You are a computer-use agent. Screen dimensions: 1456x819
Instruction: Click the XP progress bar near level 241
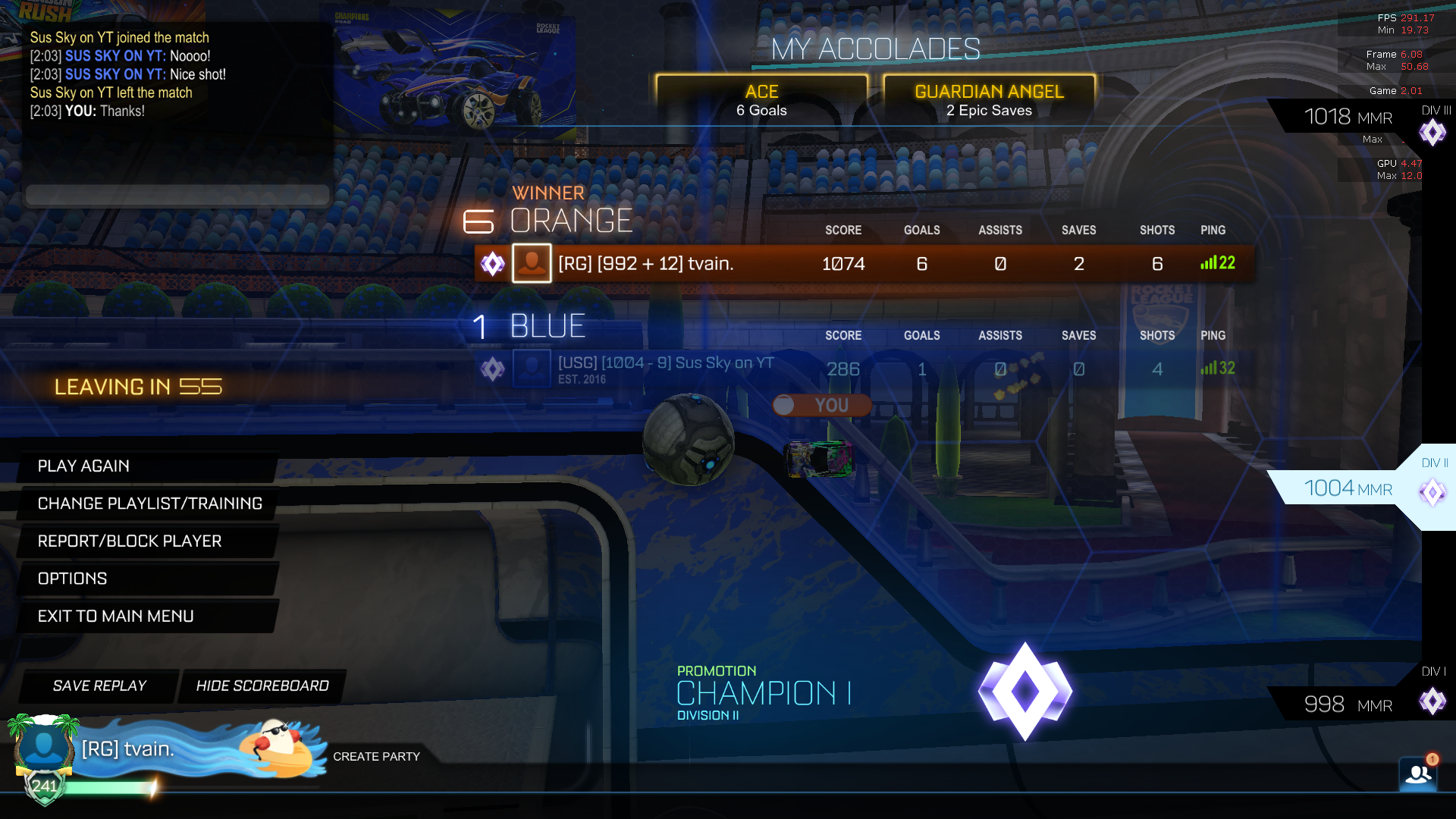point(190,786)
